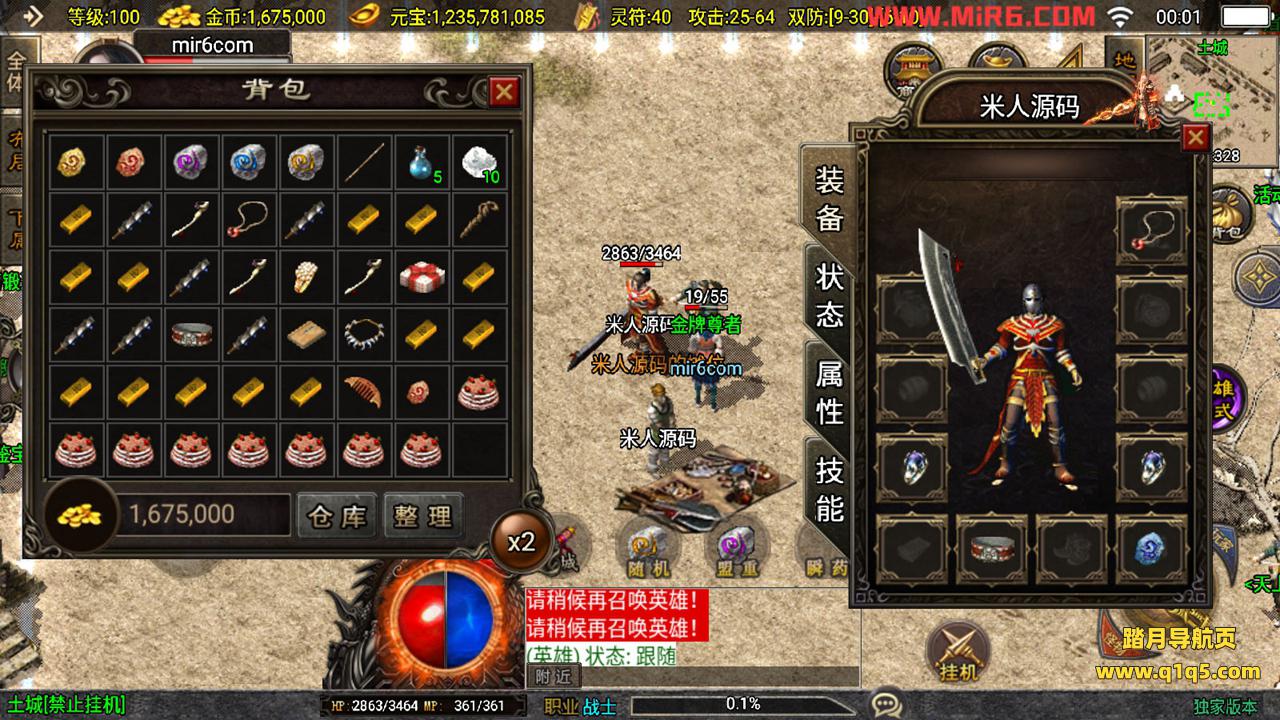Close the 背包 backpack window
The width and height of the screenshot is (1280, 720).
tap(503, 92)
